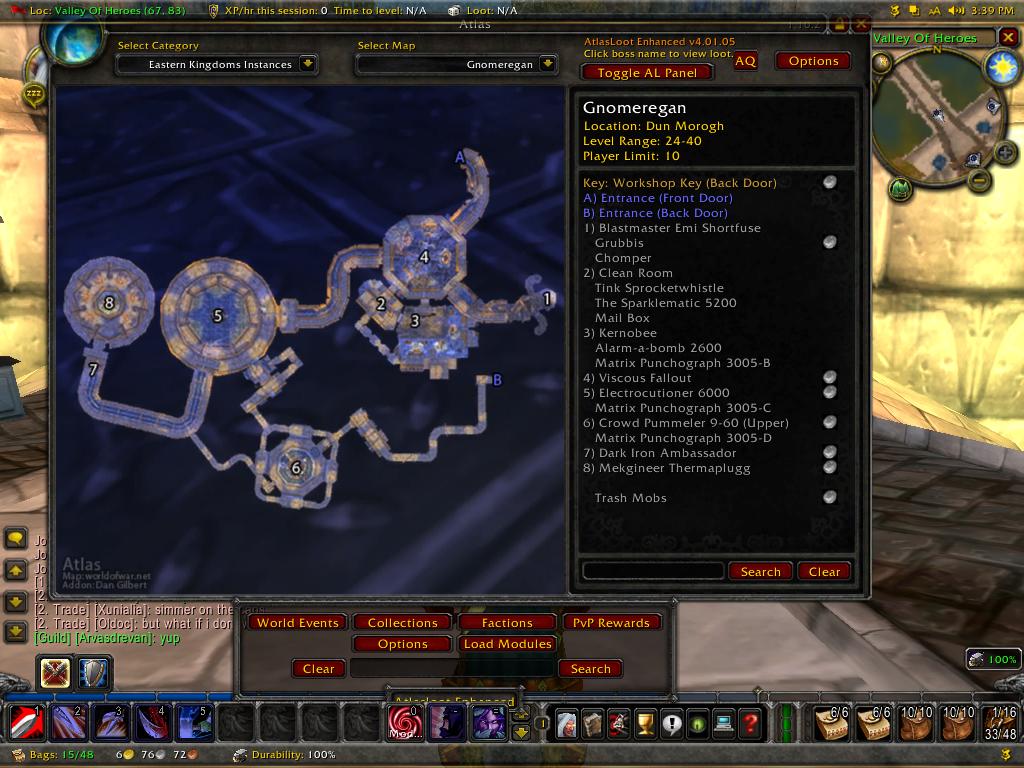Click the AQ button
This screenshot has width=1024, height=768.
(745, 61)
